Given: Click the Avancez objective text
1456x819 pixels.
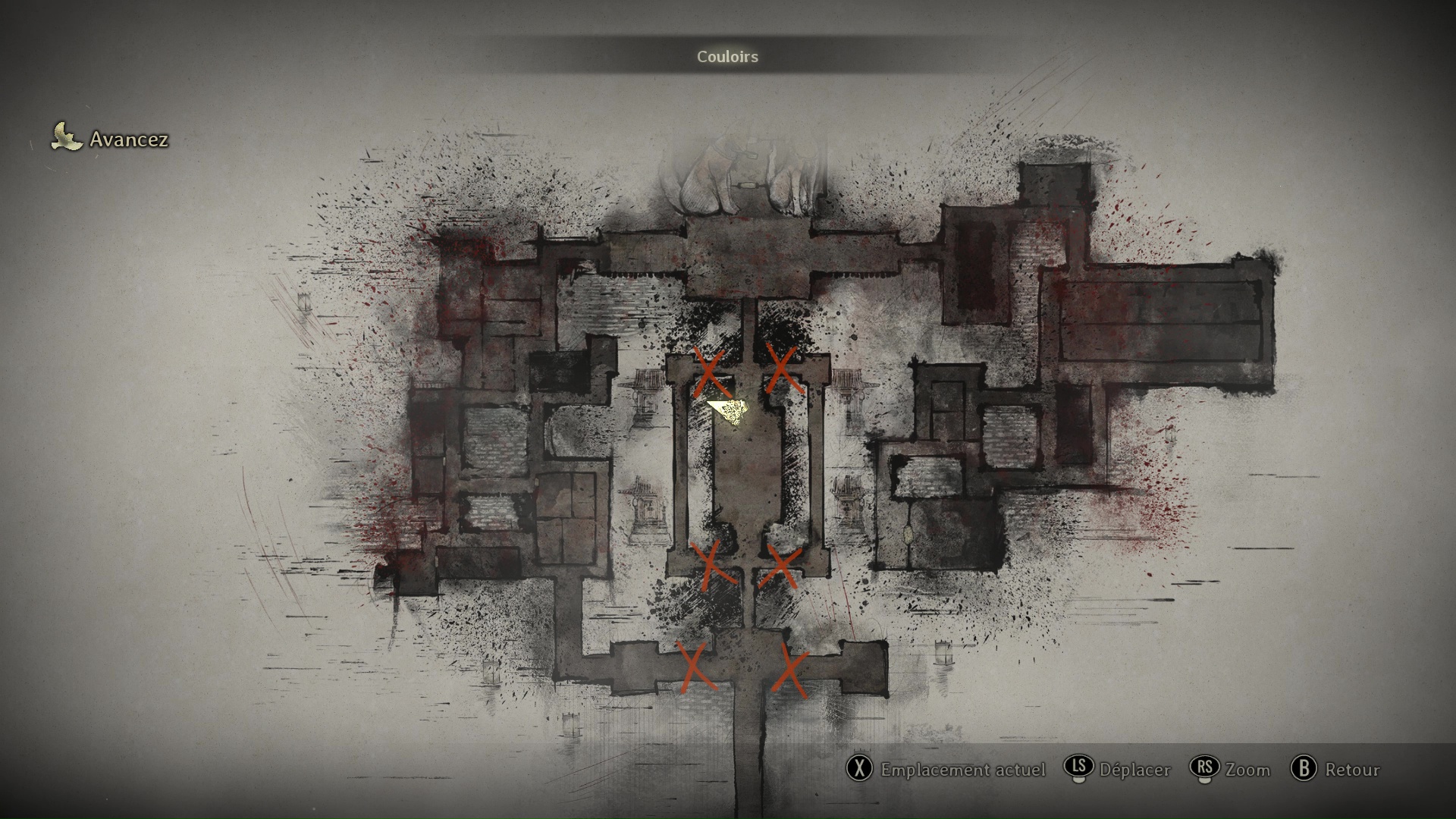Looking at the screenshot, I should pyautogui.click(x=129, y=140).
